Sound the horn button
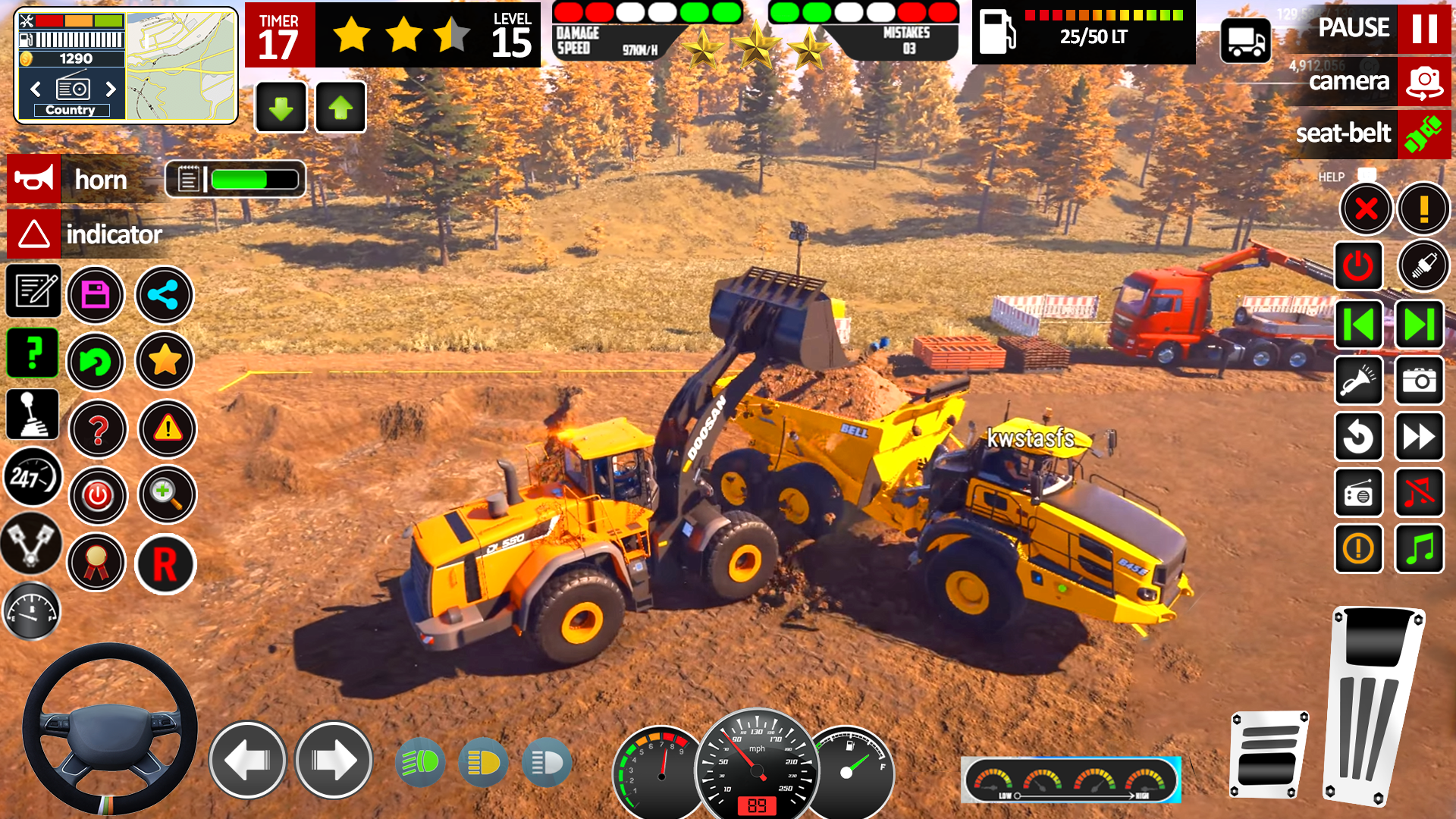Image resolution: width=1456 pixels, height=819 pixels. [34, 180]
